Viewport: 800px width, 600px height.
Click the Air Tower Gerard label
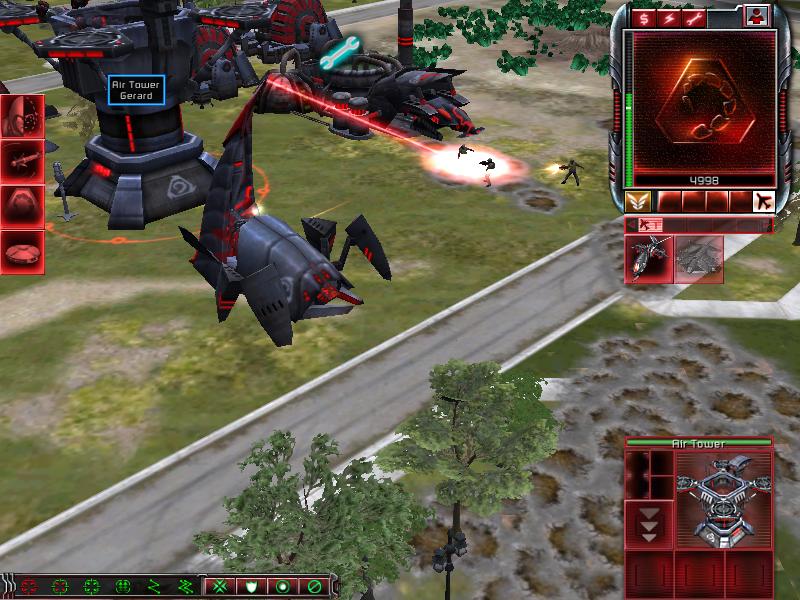point(136,90)
